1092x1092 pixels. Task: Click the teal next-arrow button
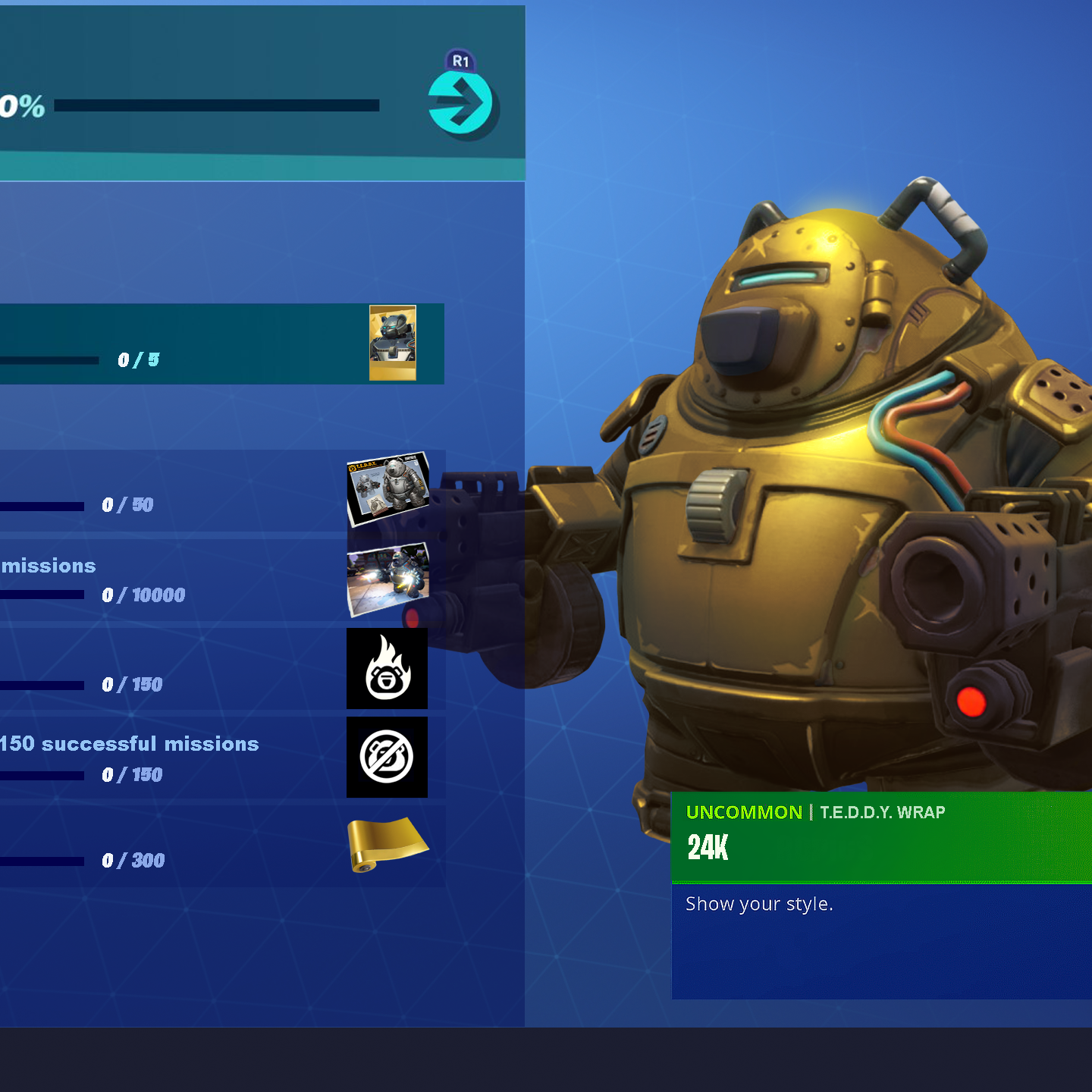coord(460,104)
